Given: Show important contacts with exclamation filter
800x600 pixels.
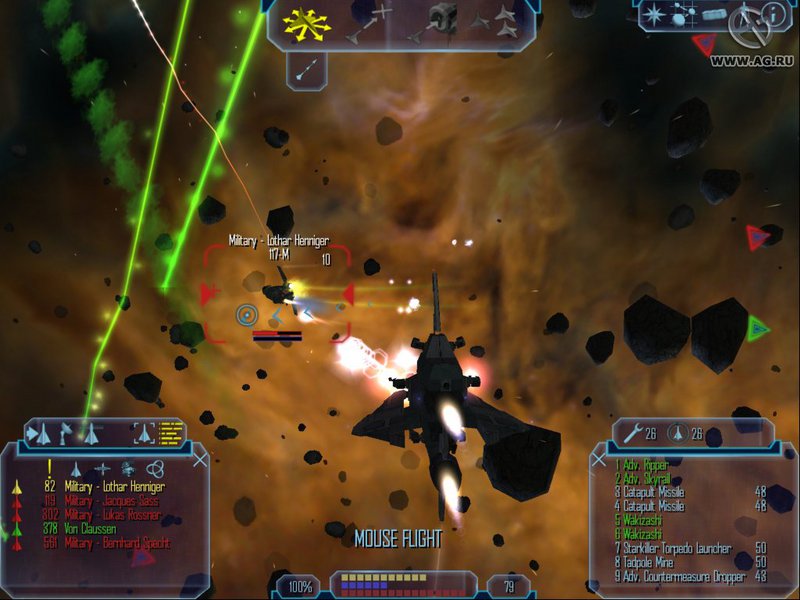Looking at the screenshot, I should 49,467.
